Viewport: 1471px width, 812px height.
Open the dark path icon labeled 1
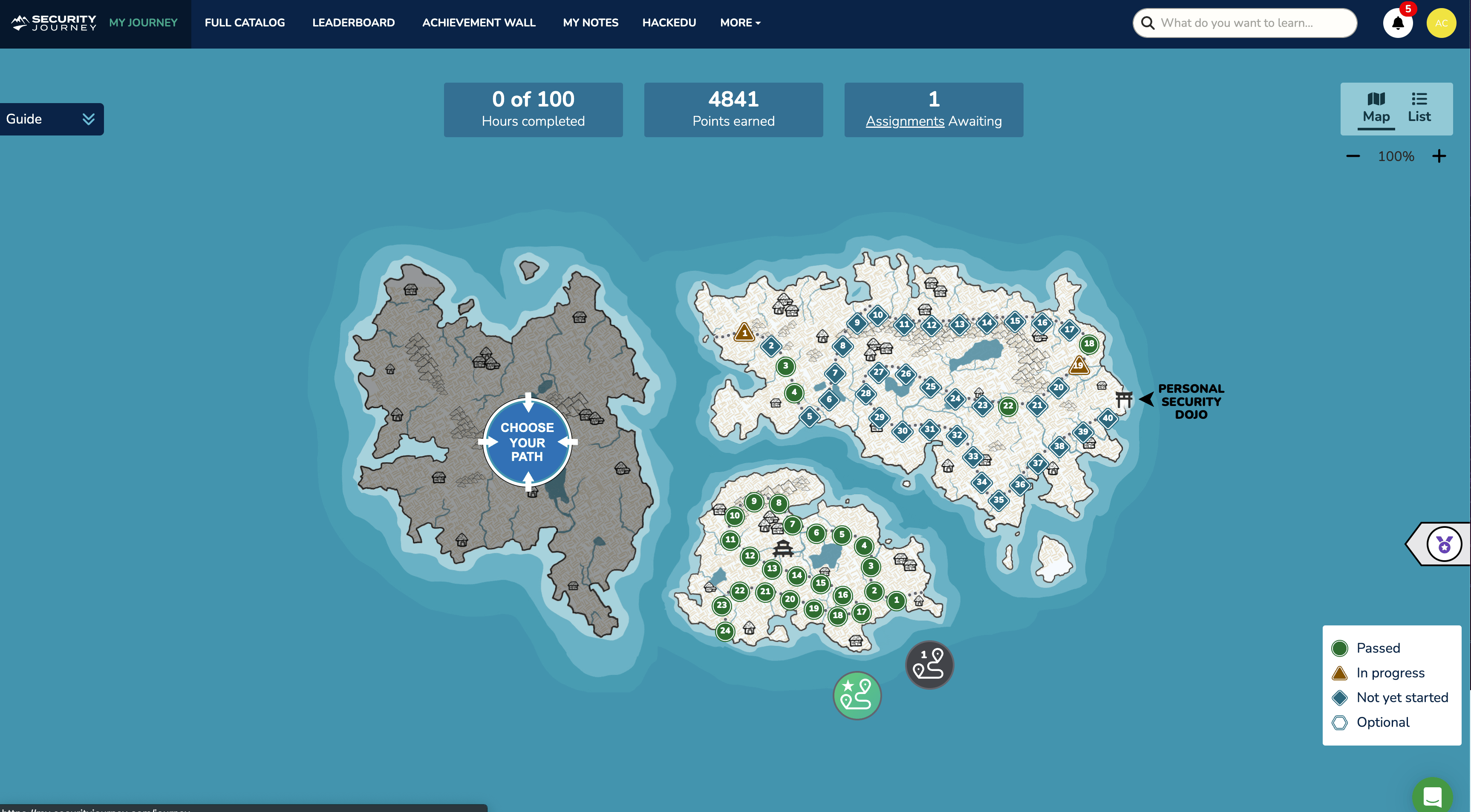pyautogui.click(x=929, y=664)
